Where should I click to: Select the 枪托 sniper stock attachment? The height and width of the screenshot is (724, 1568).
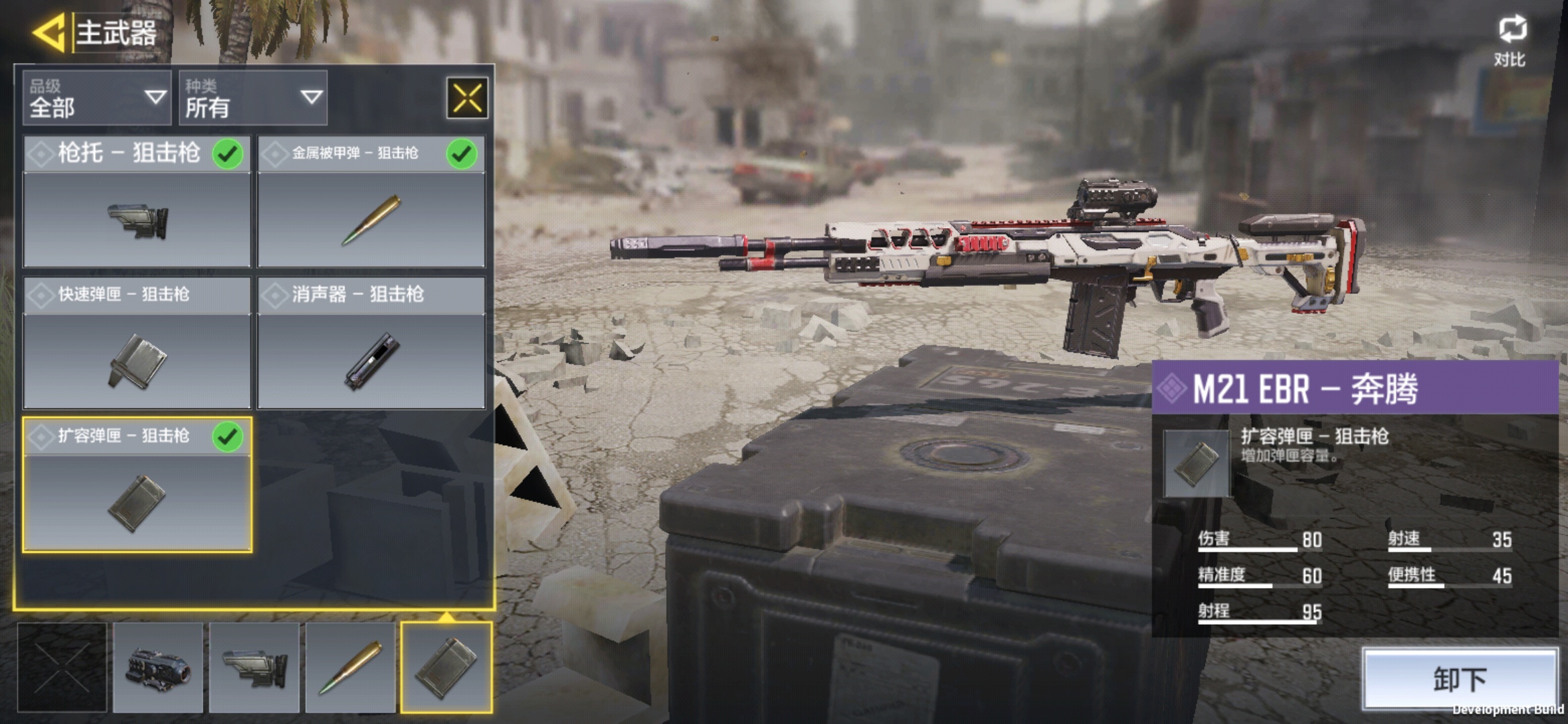[137, 202]
